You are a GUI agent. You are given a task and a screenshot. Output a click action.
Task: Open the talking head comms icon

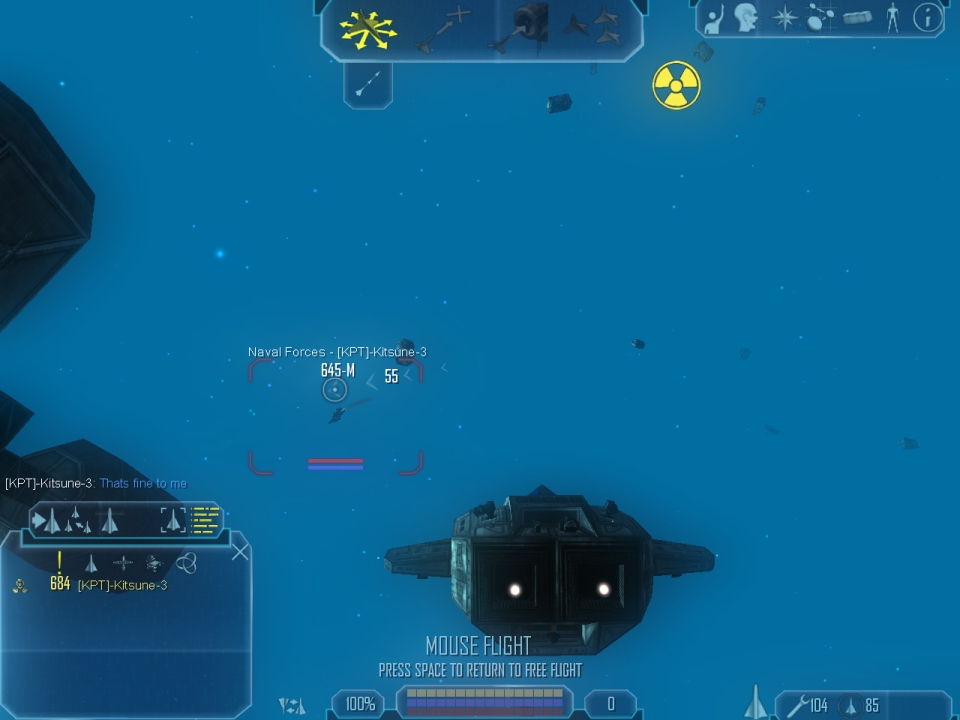(746, 18)
